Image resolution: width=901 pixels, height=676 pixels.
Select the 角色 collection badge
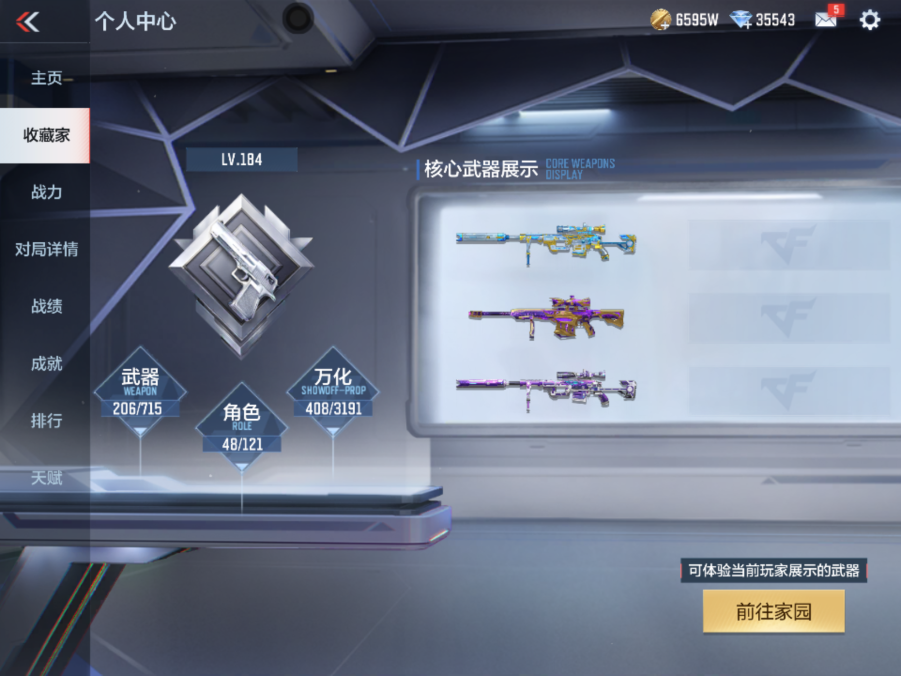(x=241, y=424)
